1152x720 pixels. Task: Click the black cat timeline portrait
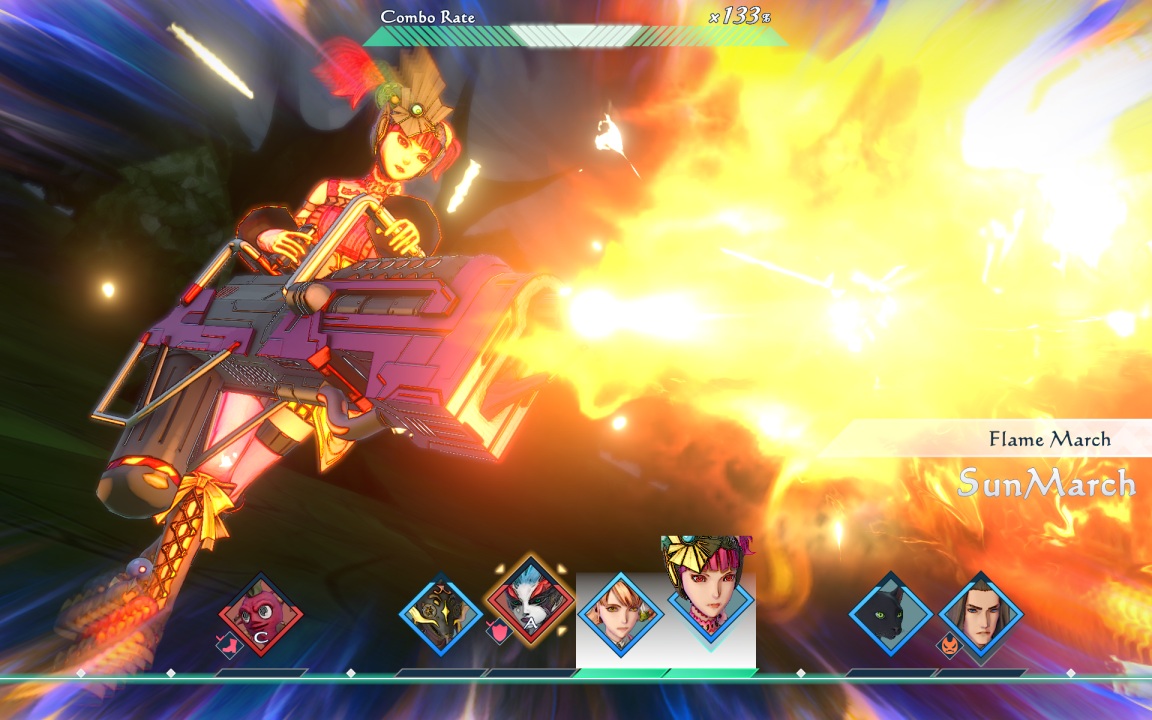[890, 613]
